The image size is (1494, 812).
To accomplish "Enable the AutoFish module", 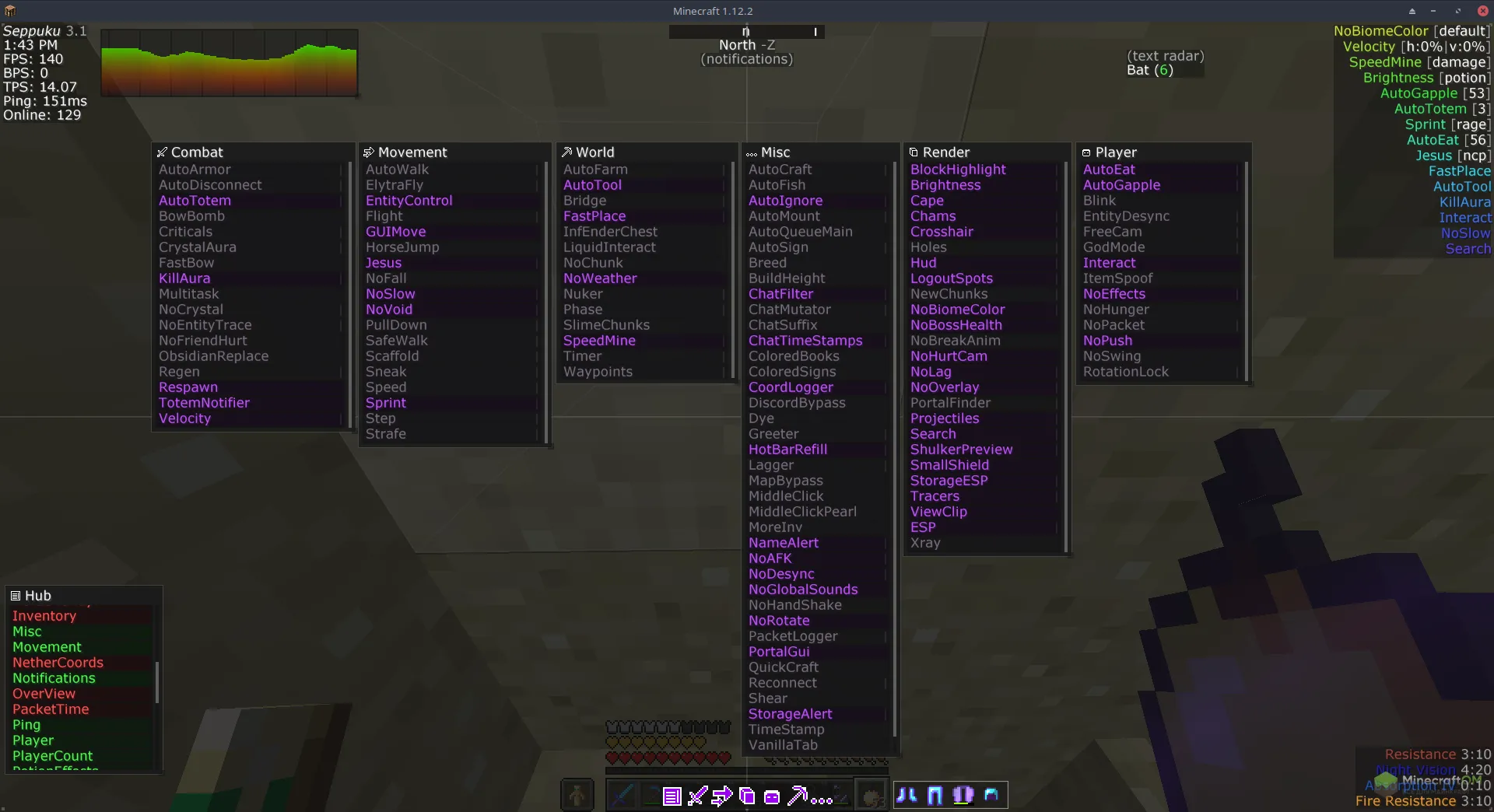I will [777, 185].
